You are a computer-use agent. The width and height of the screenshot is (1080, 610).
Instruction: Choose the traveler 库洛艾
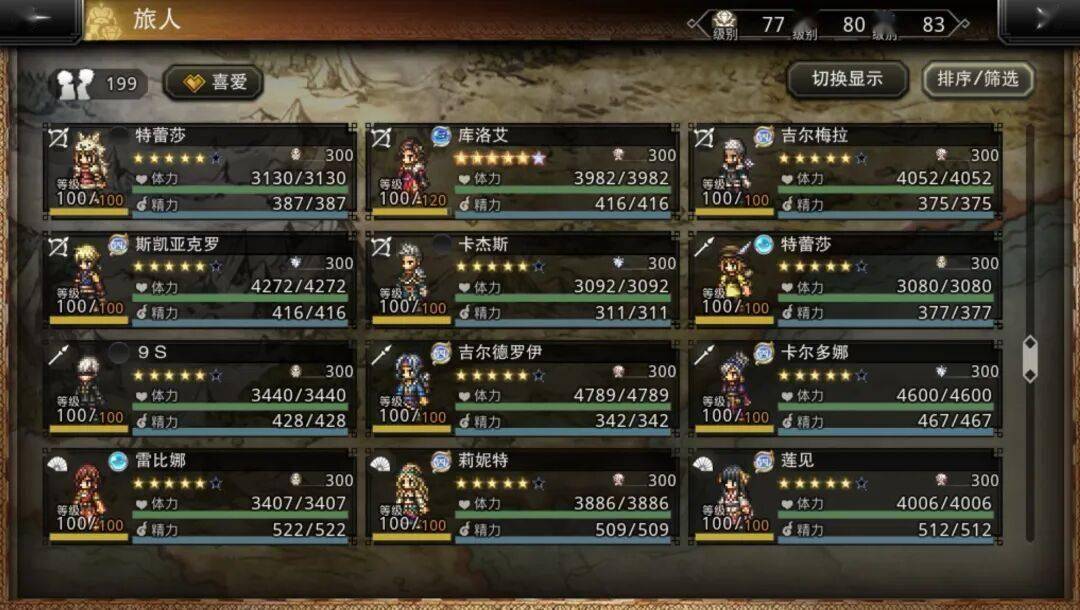522,169
